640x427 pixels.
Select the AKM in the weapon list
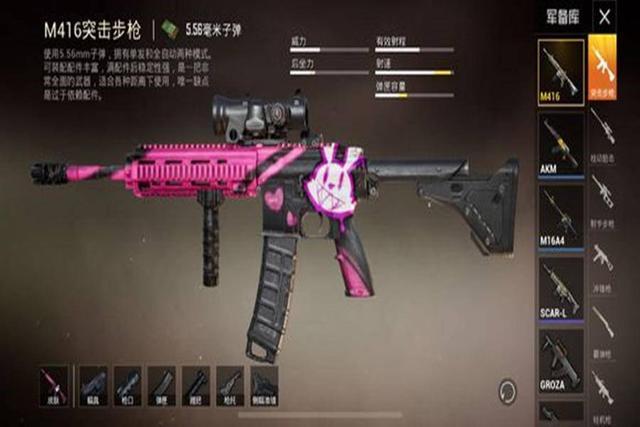click(x=560, y=145)
